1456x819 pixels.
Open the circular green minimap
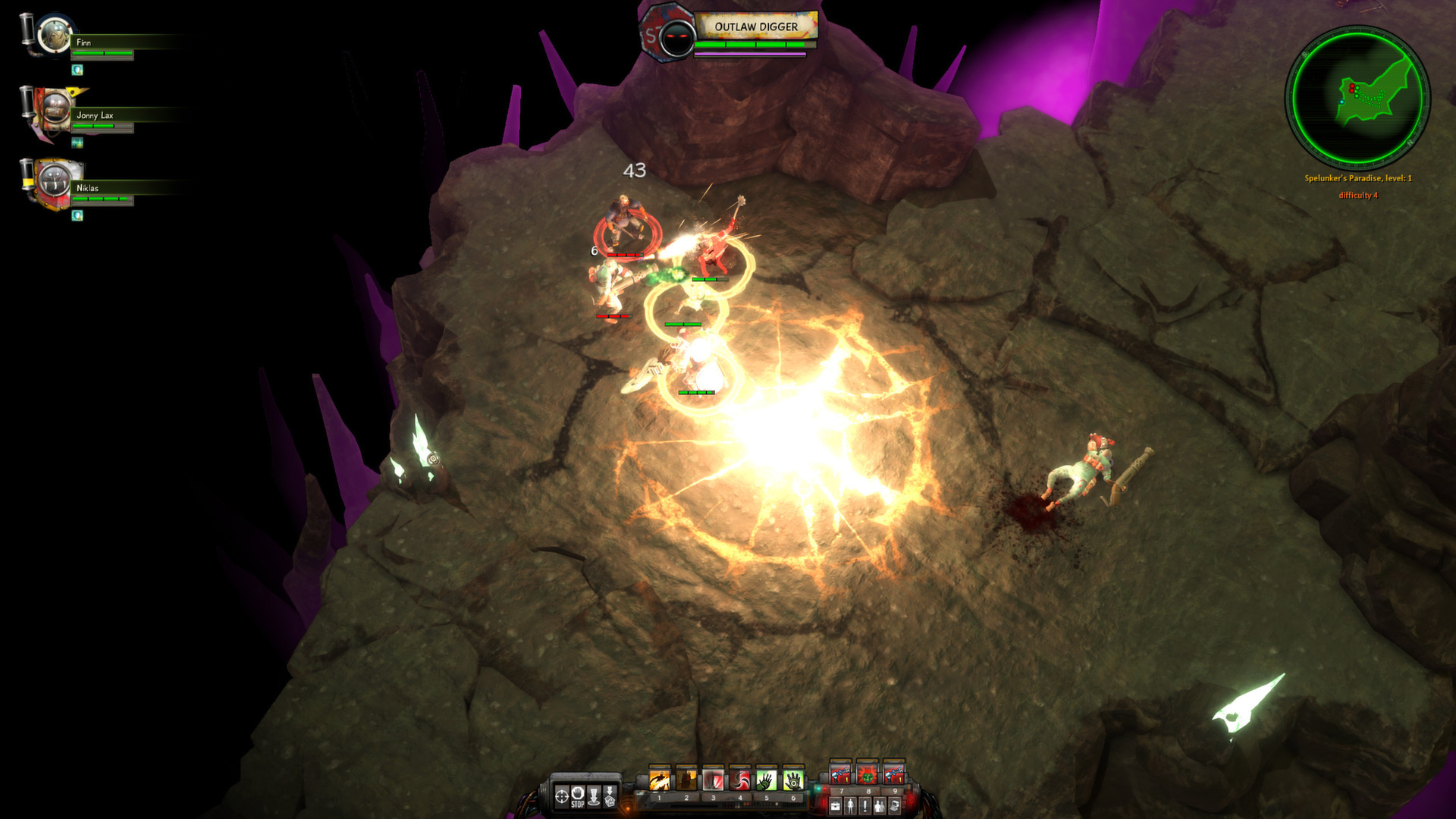pyautogui.click(x=1357, y=96)
